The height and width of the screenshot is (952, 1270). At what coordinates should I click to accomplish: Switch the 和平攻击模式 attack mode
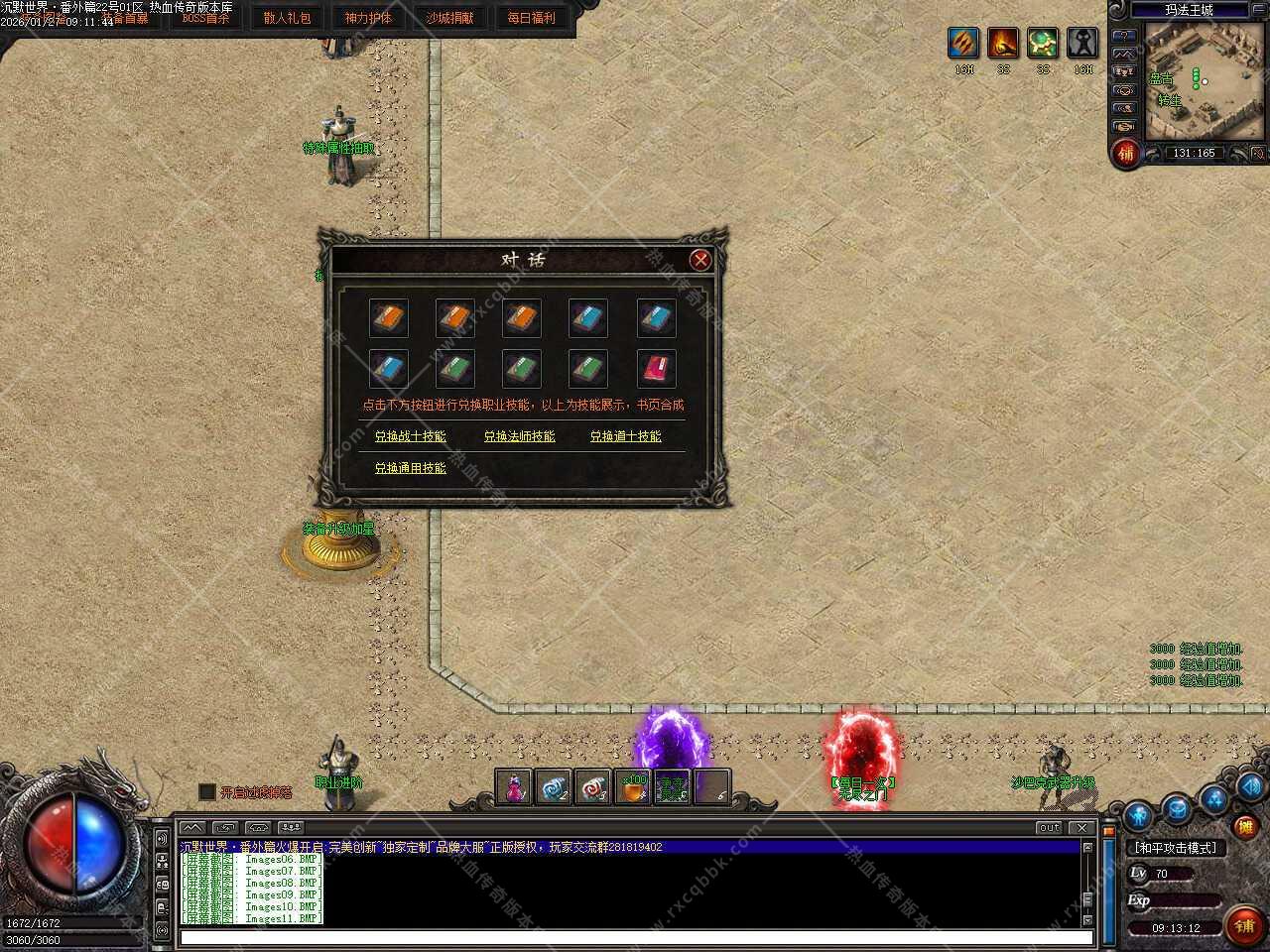pos(1175,848)
